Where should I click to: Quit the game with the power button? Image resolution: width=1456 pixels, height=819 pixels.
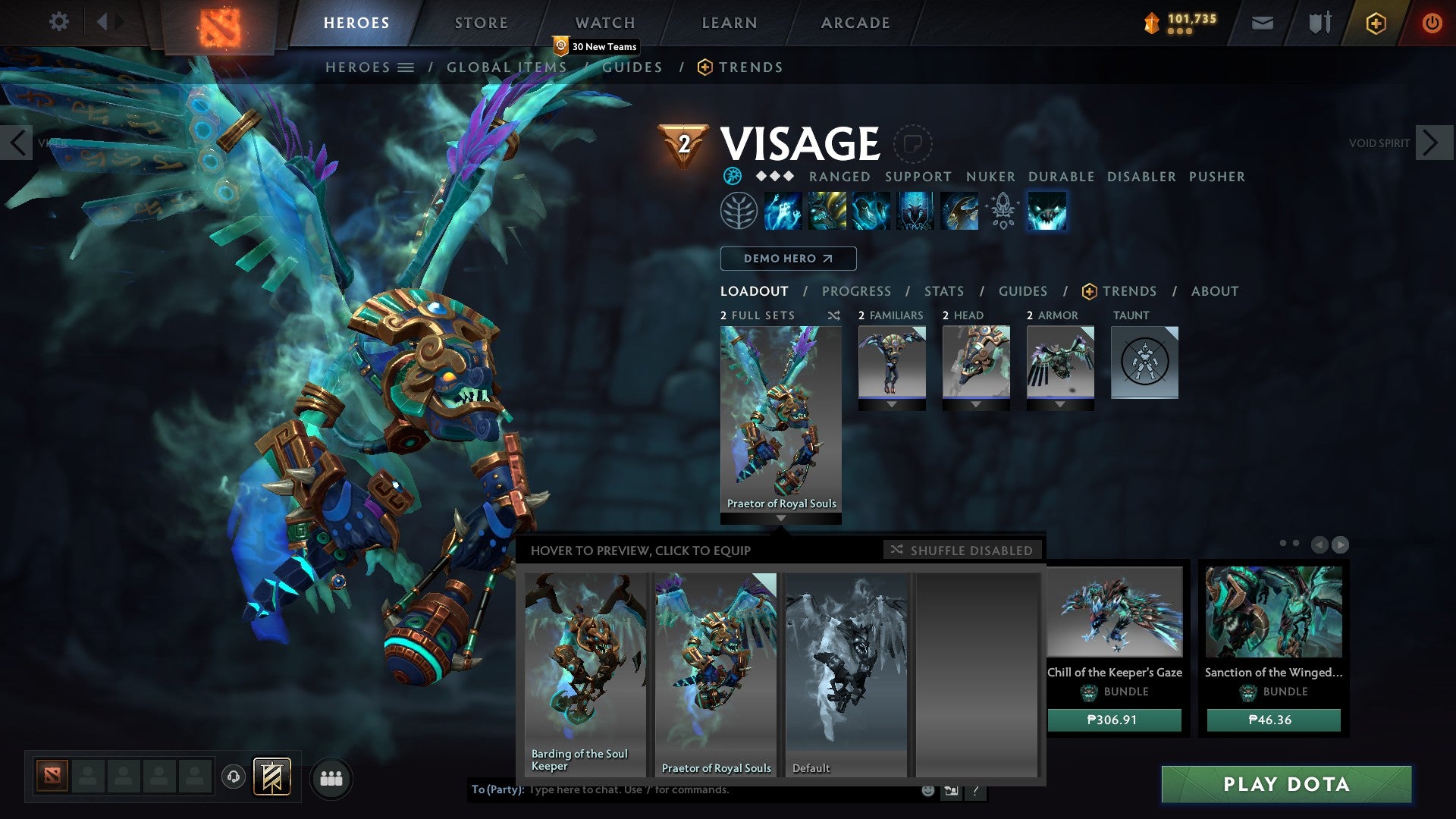pos(1432,23)
